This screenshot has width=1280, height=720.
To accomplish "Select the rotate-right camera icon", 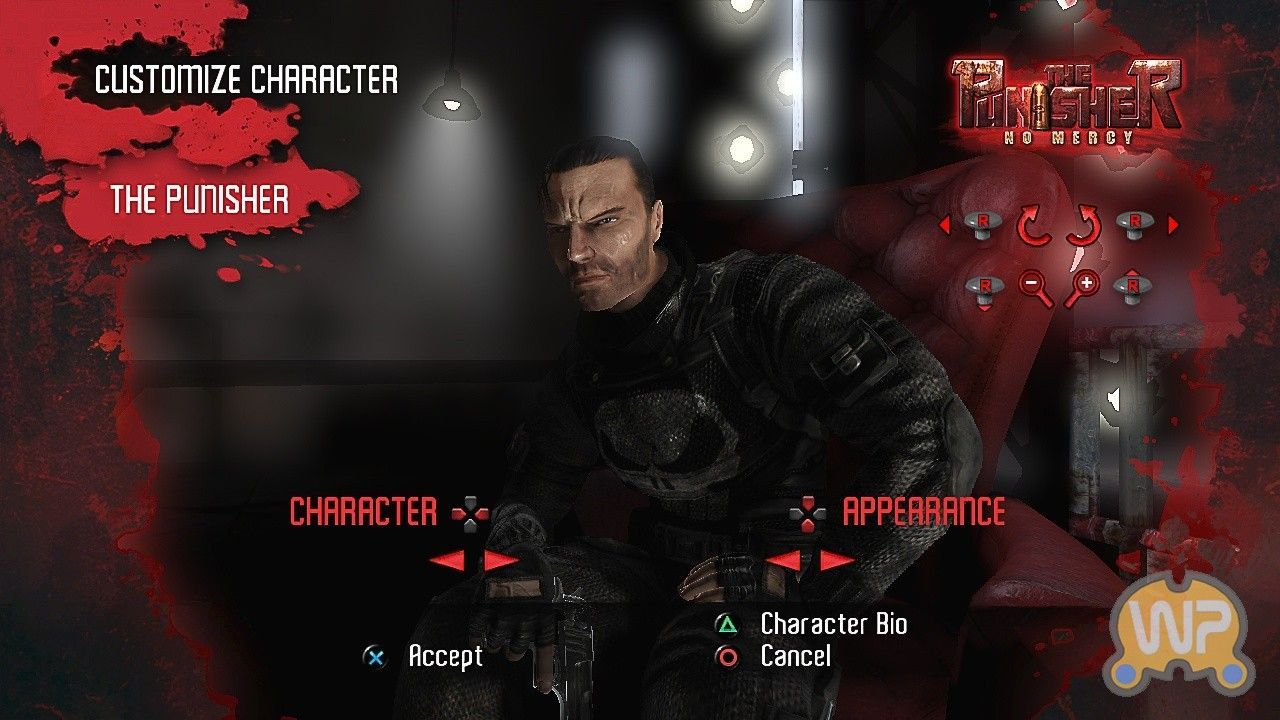I will coord(1084,223).
